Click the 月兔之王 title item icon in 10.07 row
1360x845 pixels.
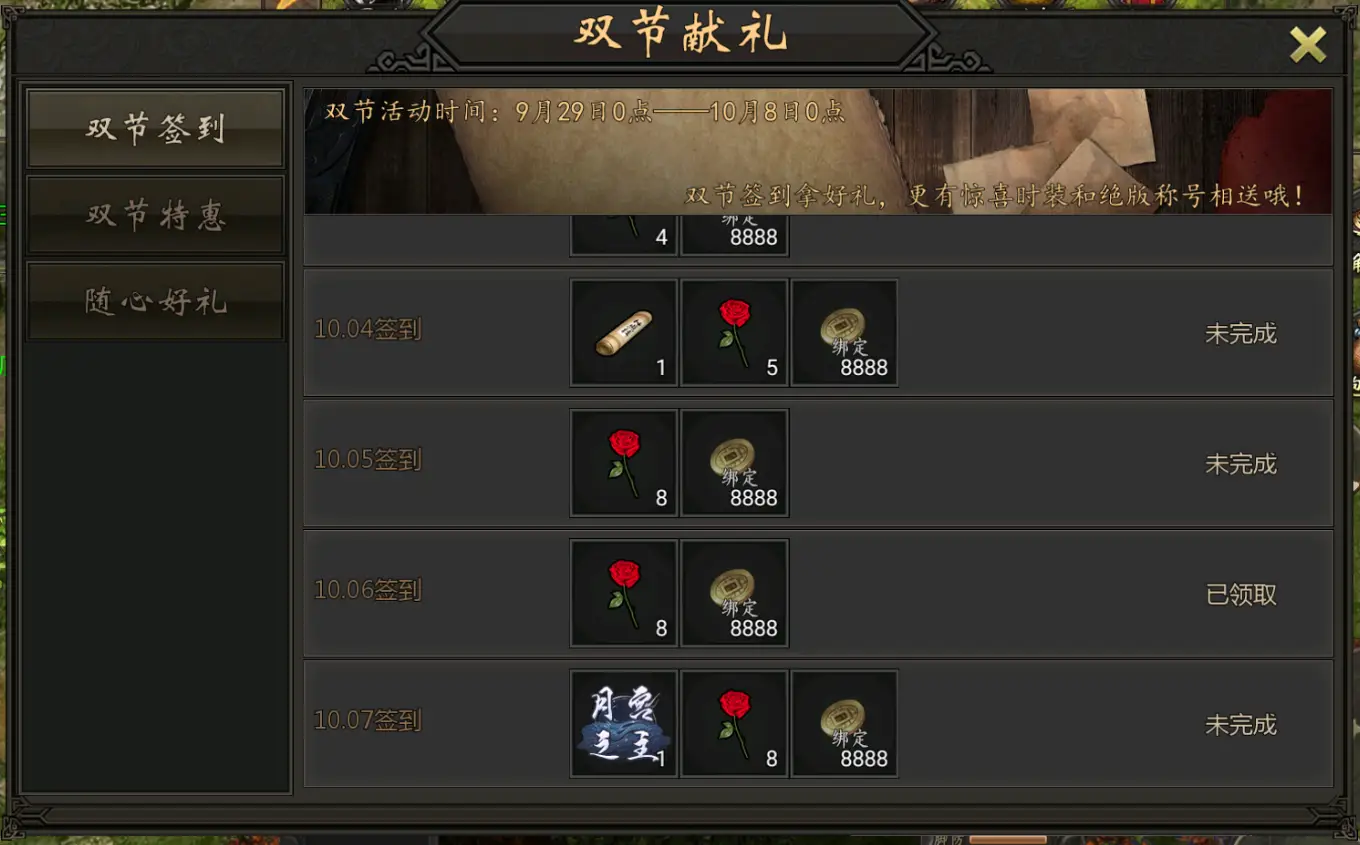(x=623, y=723)
